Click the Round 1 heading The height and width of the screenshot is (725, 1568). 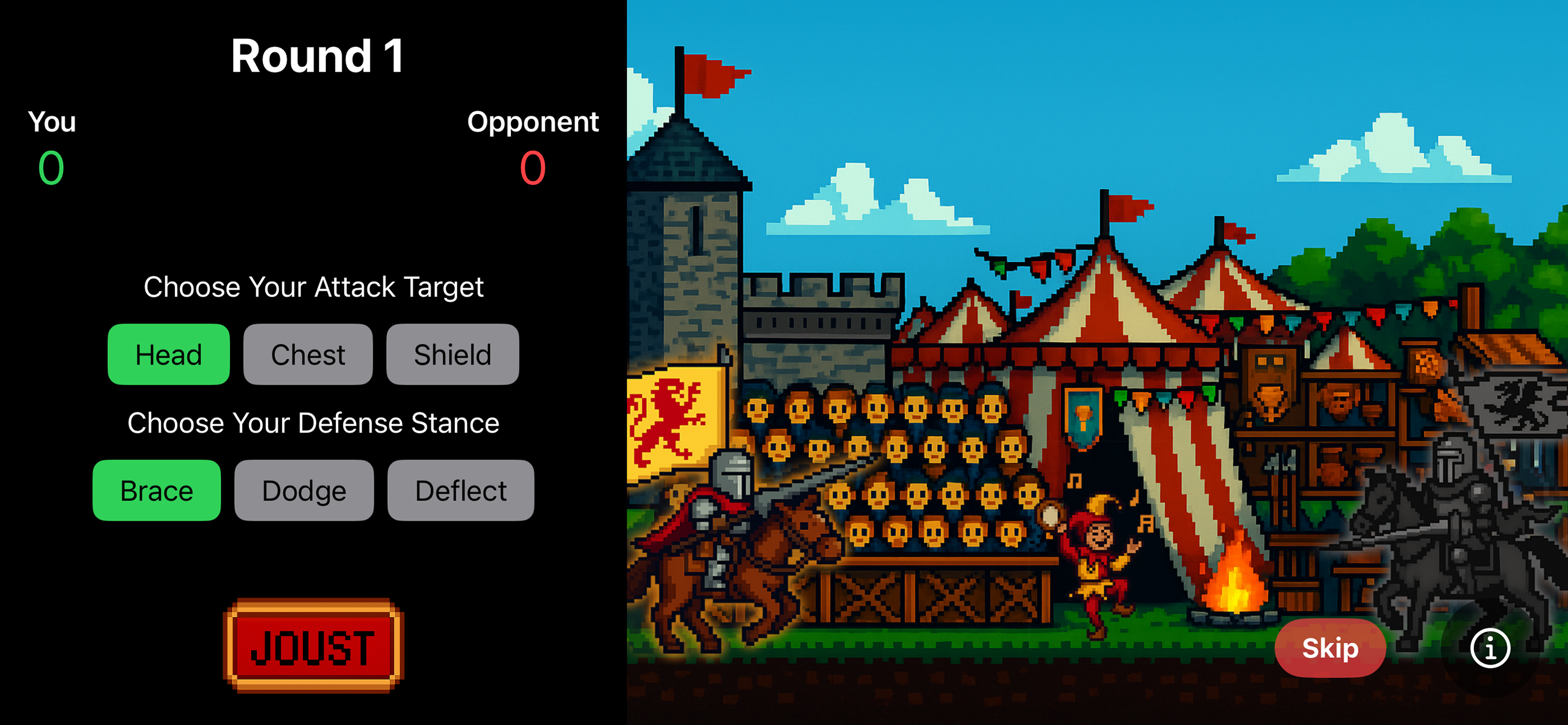pos(318,58)
